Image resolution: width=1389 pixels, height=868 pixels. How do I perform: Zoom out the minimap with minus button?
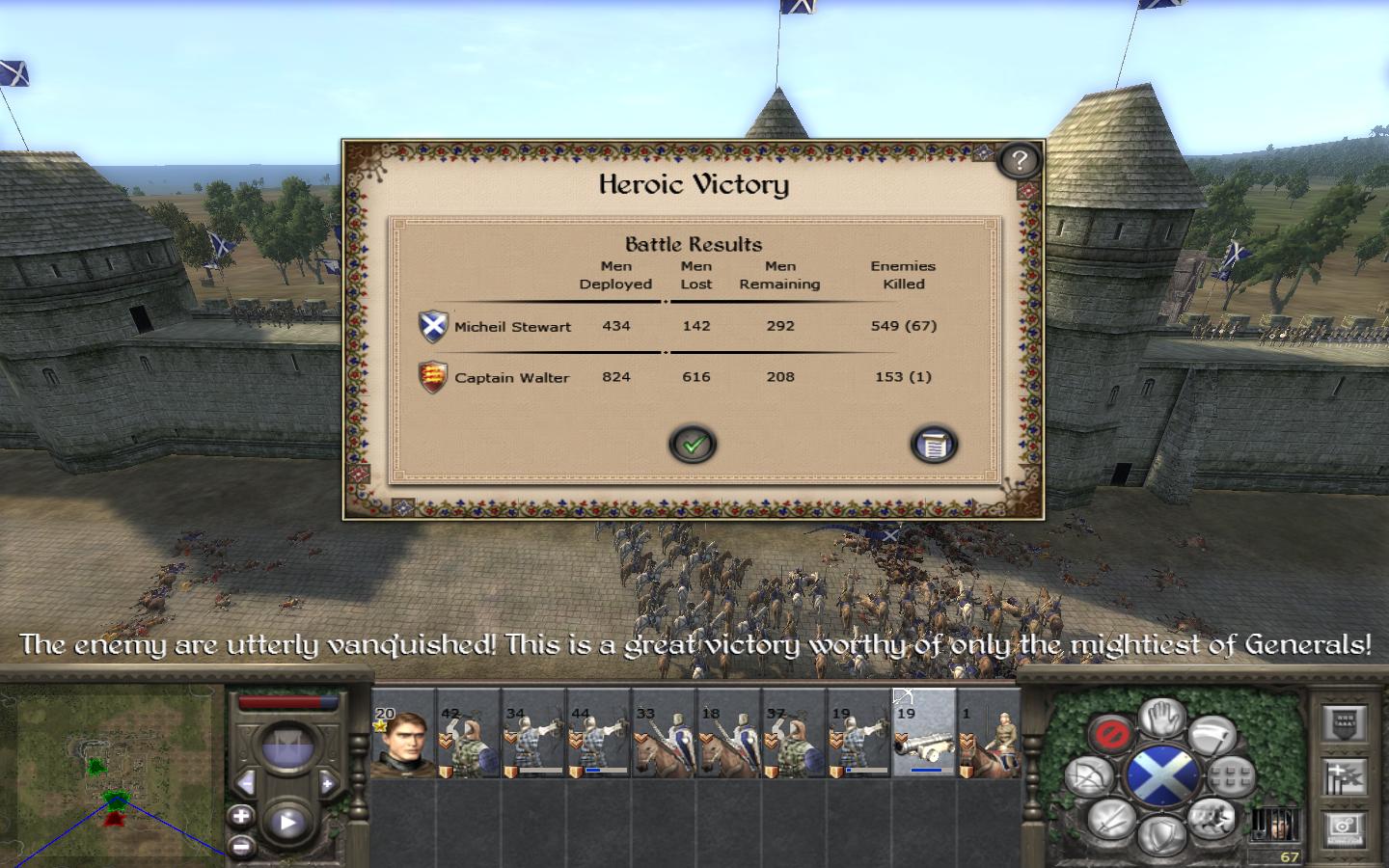241,846
